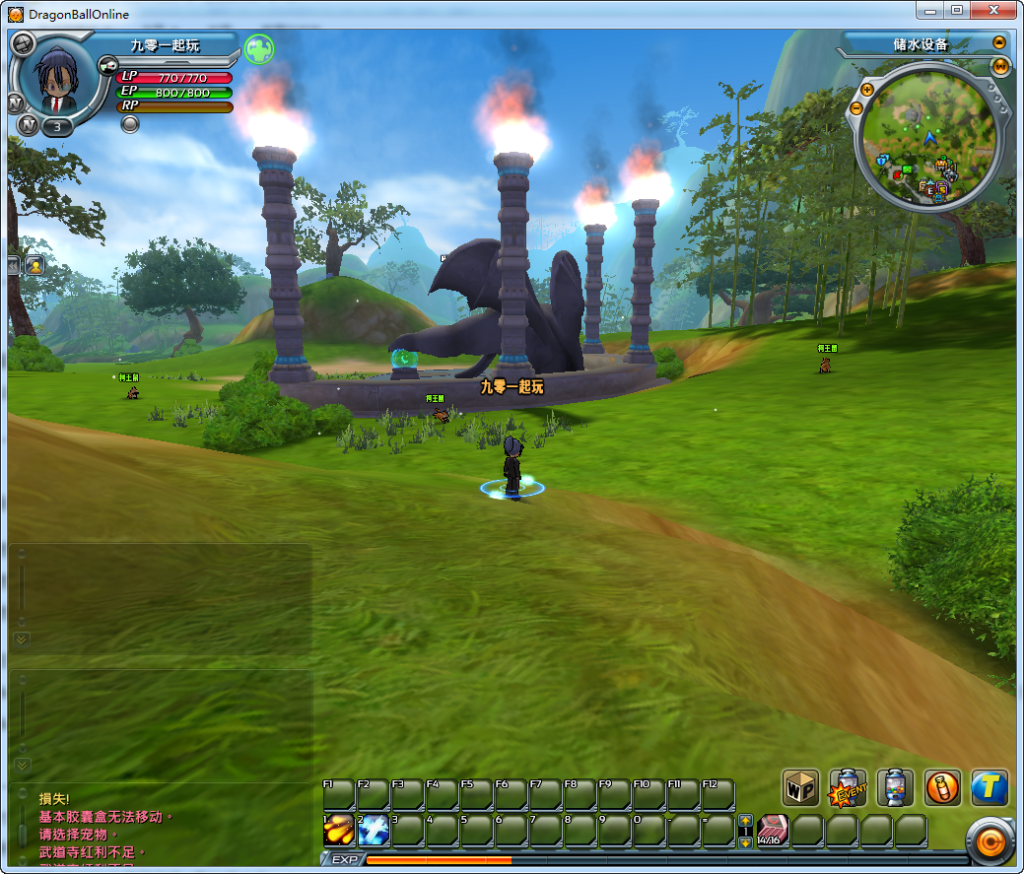This screenshot has height=874, width=1024.
Task: Click the player portrait avatar
Action: click(57, 82)
